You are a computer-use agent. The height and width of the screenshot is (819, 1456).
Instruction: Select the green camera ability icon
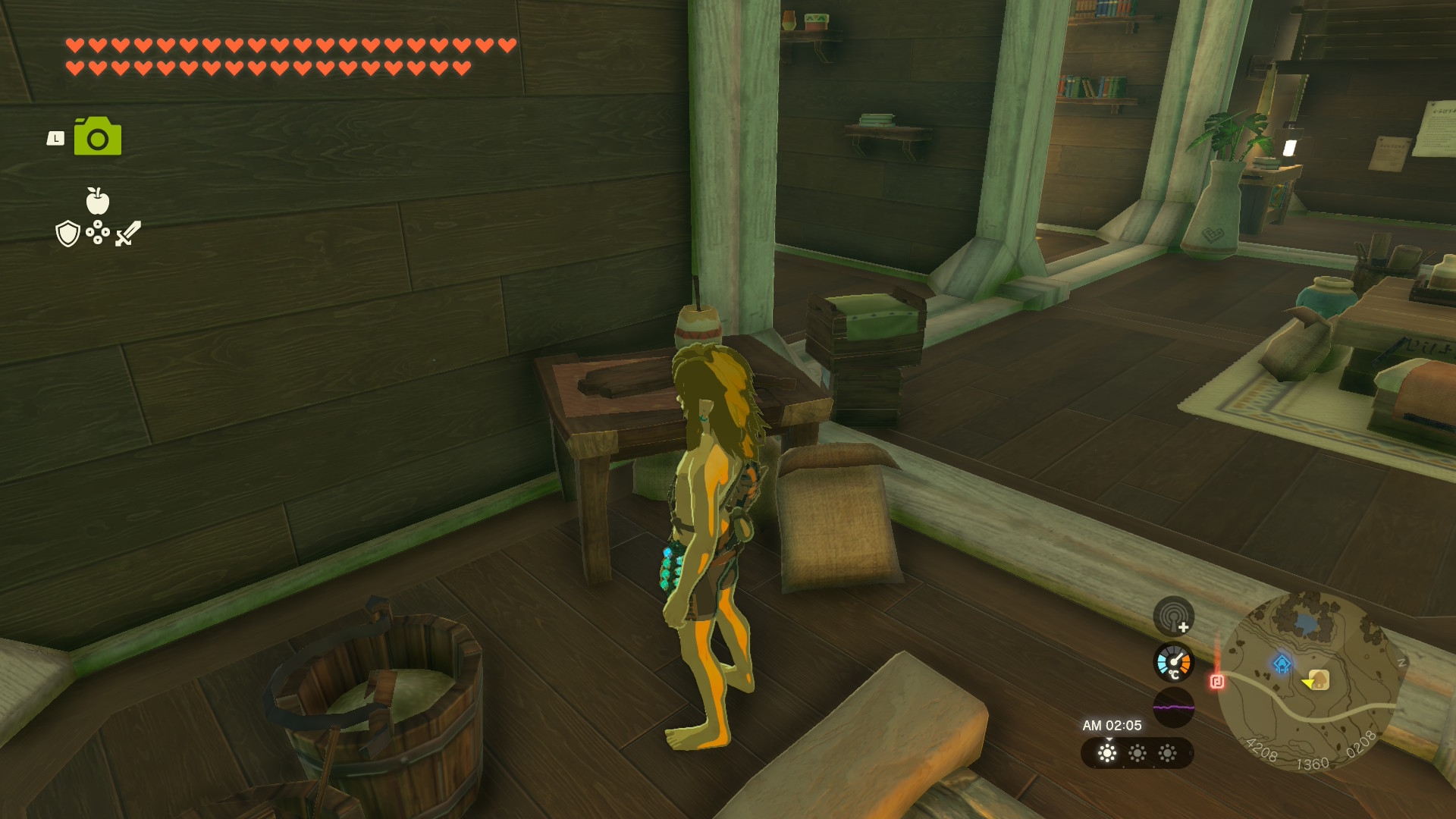98,136
